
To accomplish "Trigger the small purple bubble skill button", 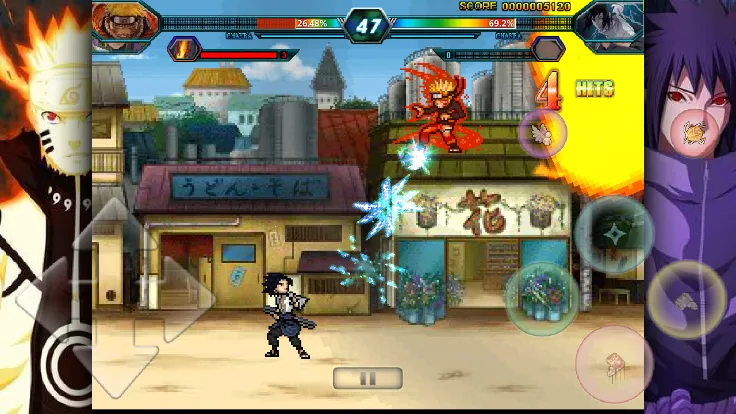I will click(543, 133).
